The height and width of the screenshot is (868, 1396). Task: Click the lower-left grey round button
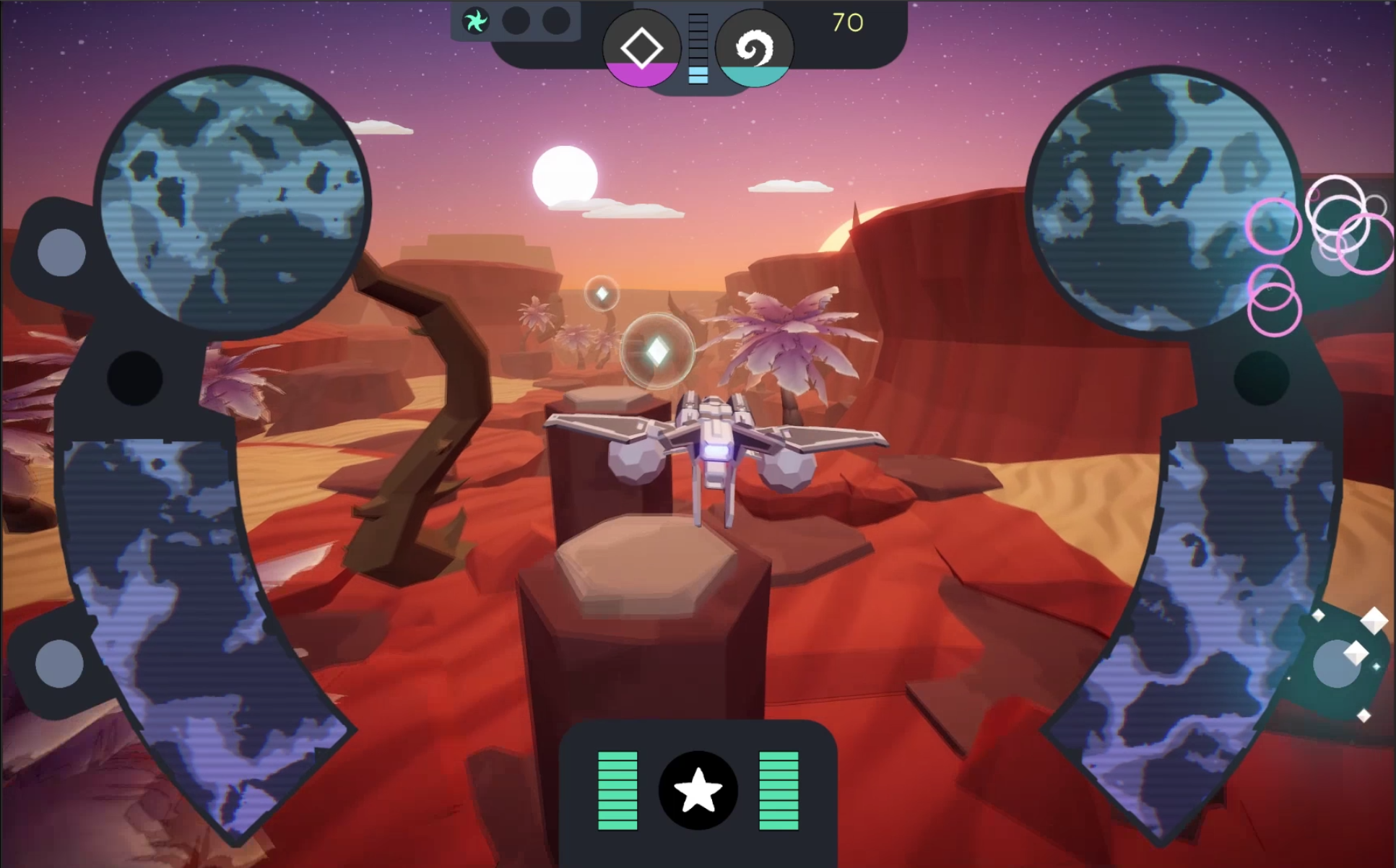[59, 664]
